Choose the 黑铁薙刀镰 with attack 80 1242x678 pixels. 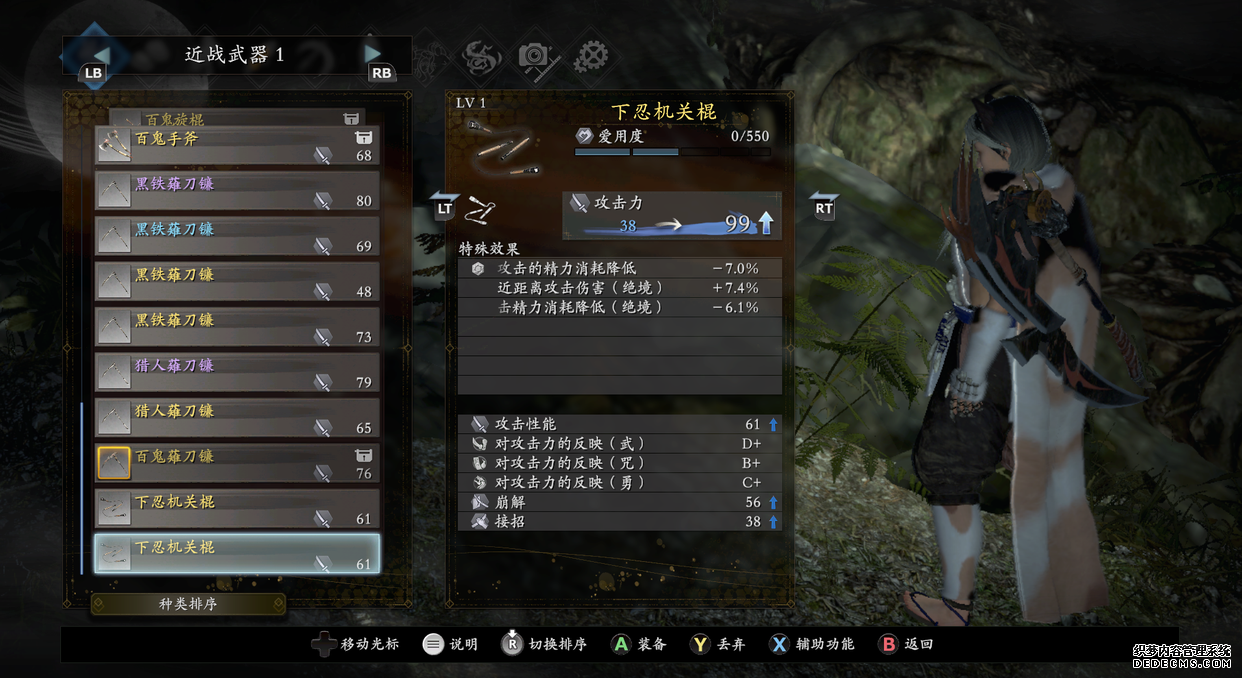click(237, 191)
